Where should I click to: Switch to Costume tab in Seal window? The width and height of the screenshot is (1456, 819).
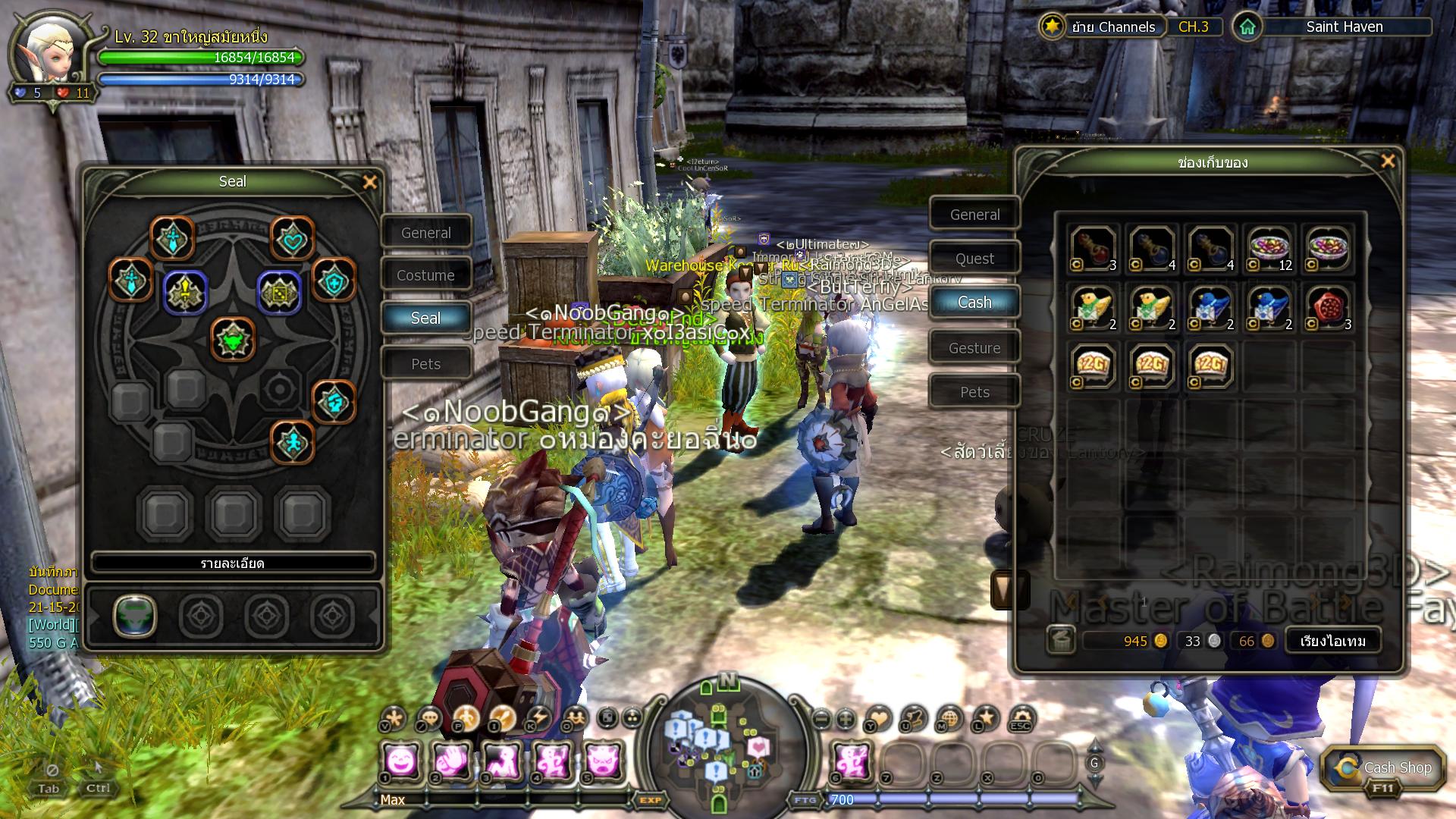click(x=425, y=275)
